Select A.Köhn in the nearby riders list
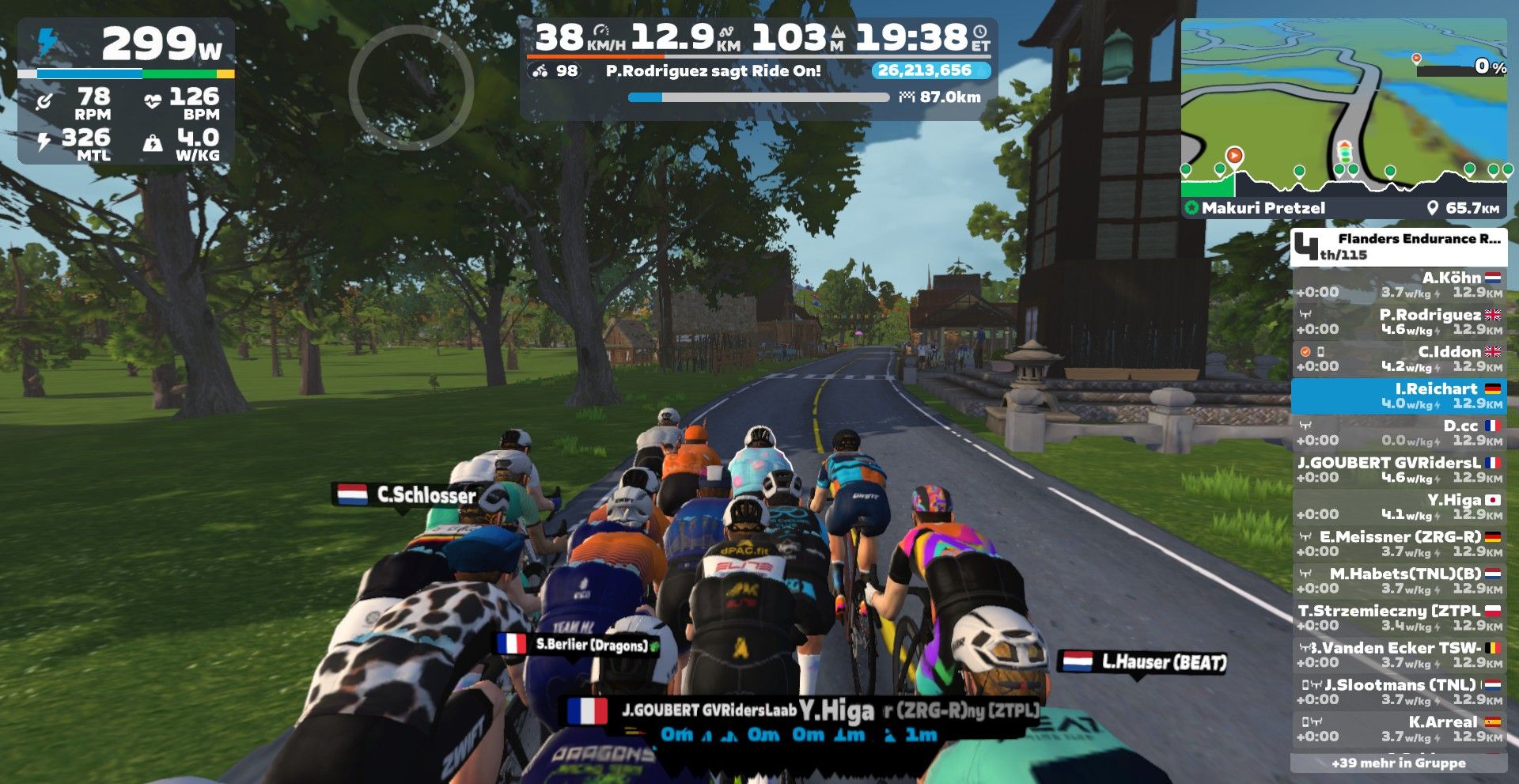Screen dimensions: 1519x784 point(1399,285)
